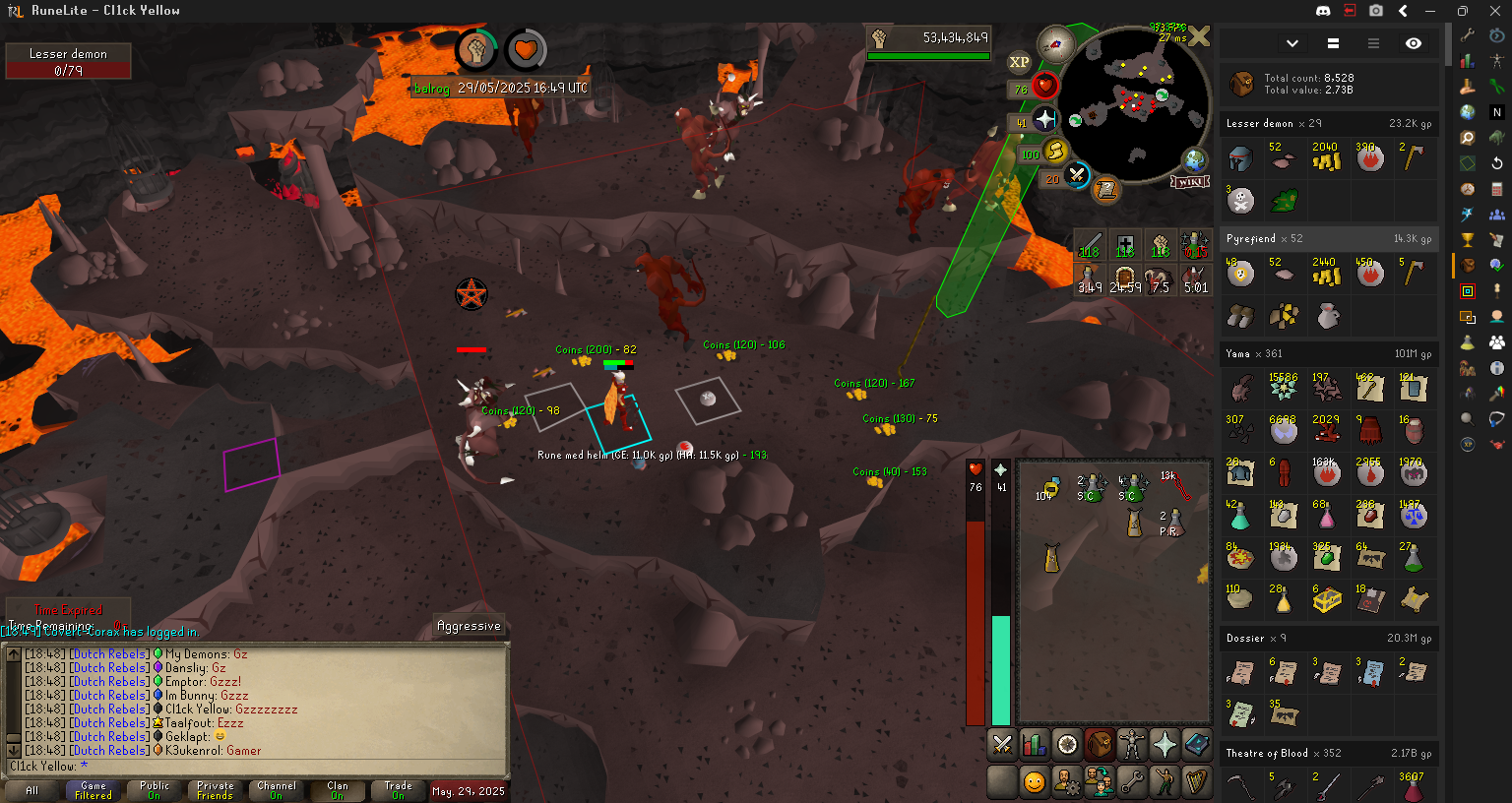
Task: Select the Private Friends chat tab
Action: tap(216, 790)
